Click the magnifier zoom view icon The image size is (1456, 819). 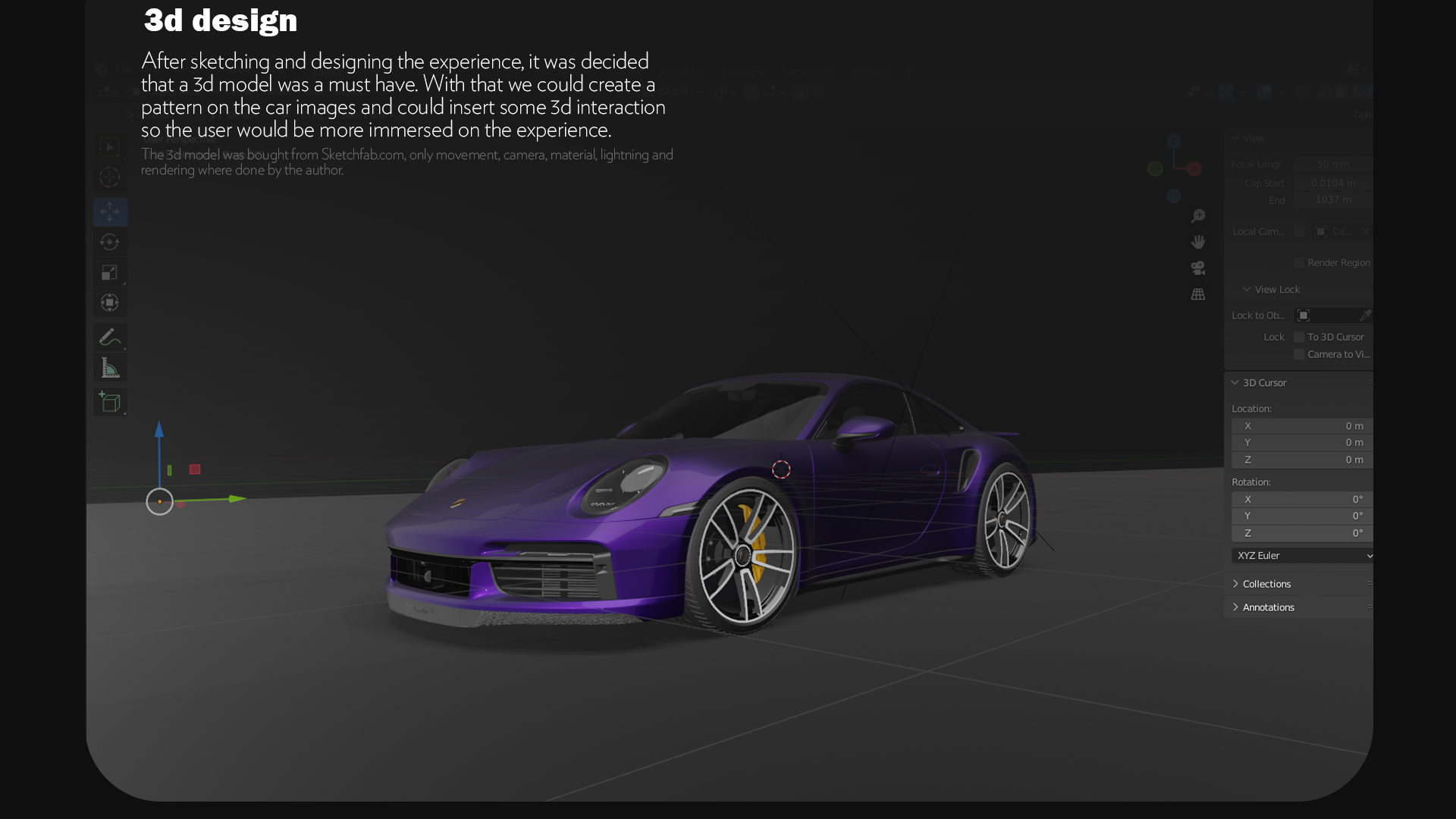(1198, 217)
